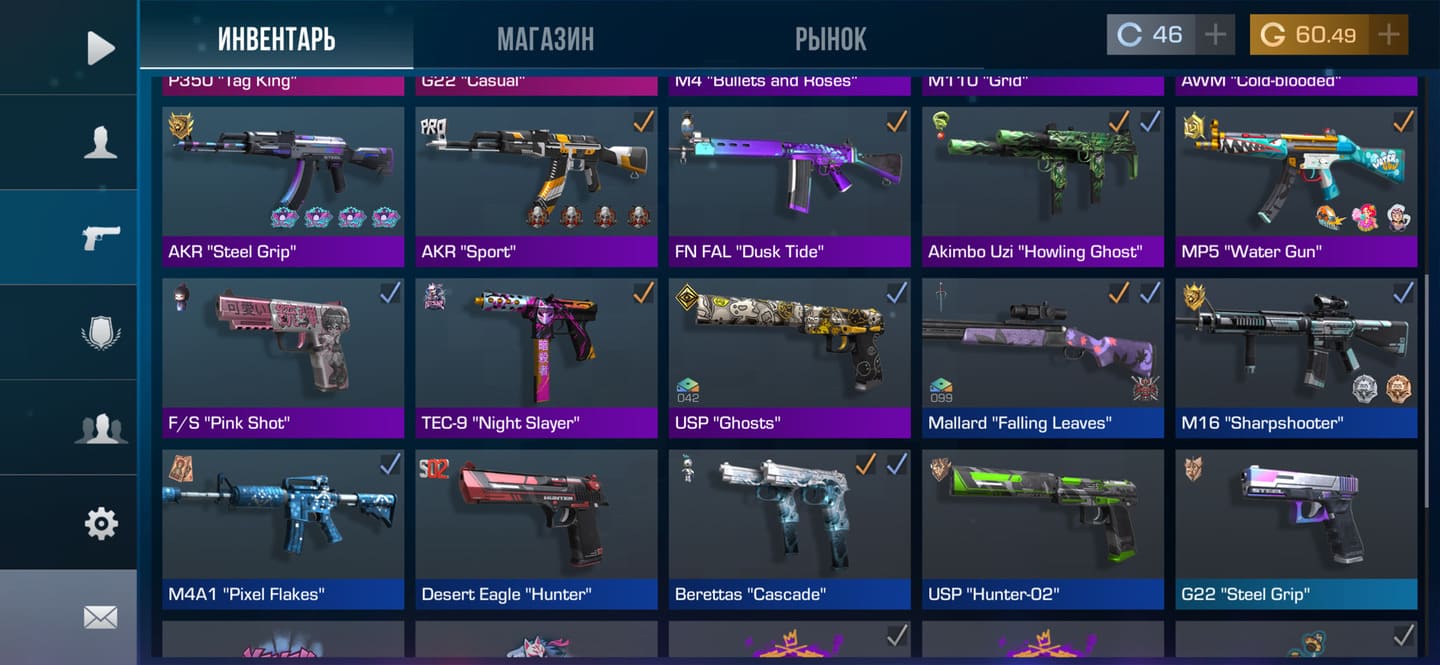Open the player profile icon
Viewport: 1440px width, 665px height.
tap(100, 142)
